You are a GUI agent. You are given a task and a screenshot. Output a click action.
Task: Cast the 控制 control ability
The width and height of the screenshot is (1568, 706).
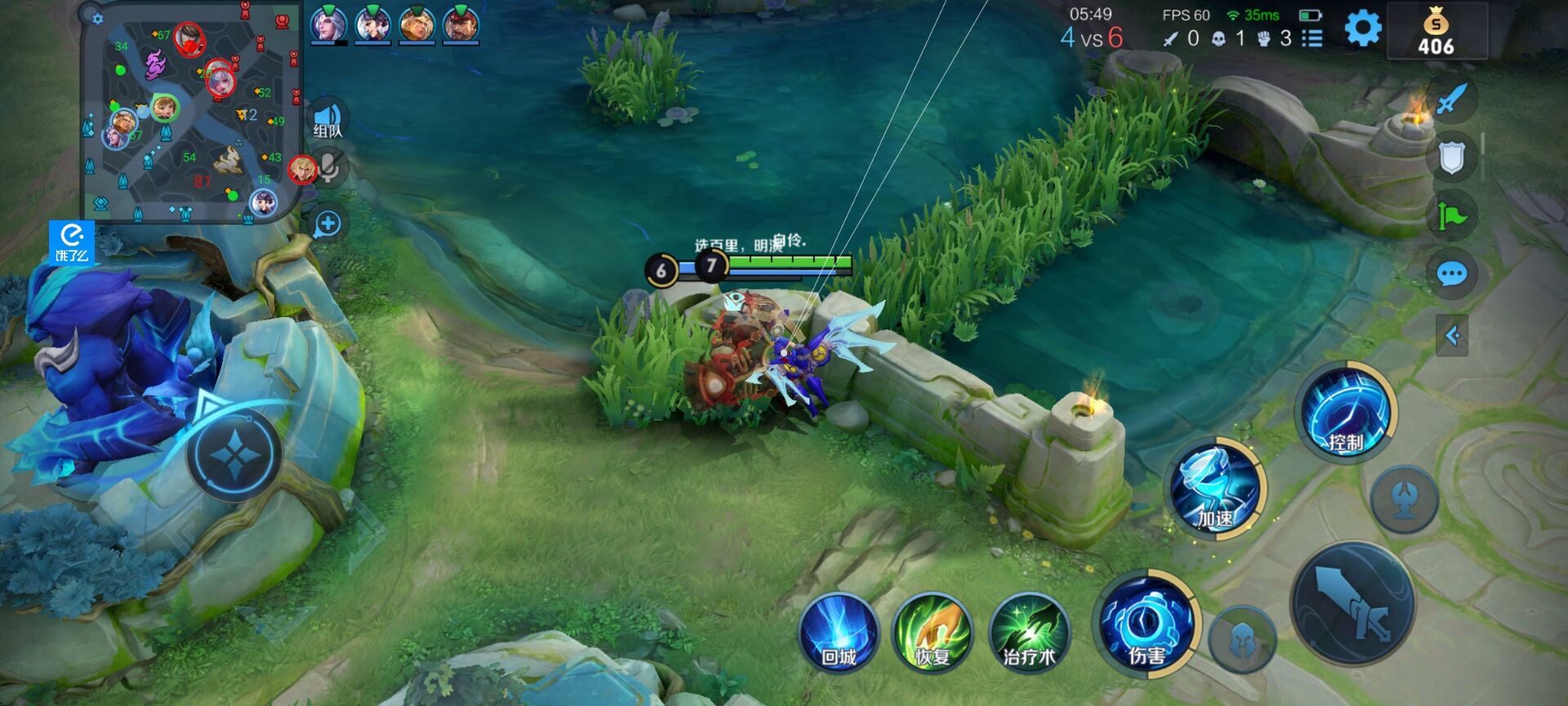point(1346,412)
